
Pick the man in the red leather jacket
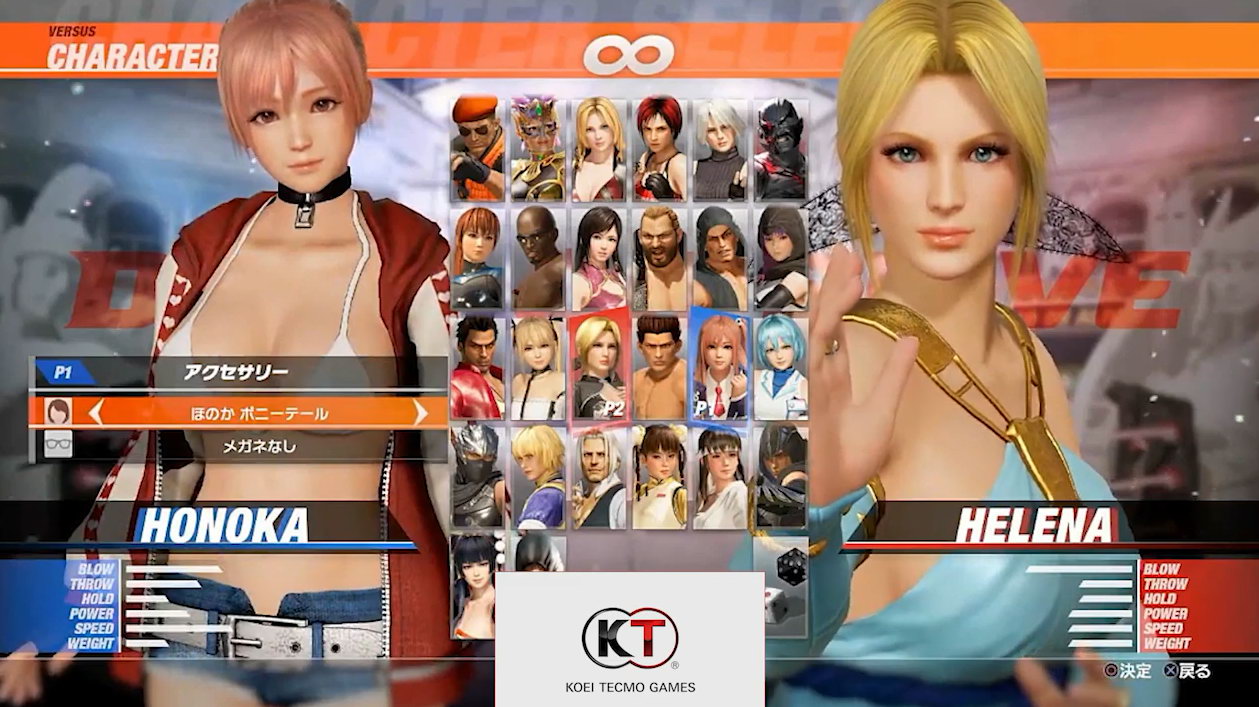(477, 366)
